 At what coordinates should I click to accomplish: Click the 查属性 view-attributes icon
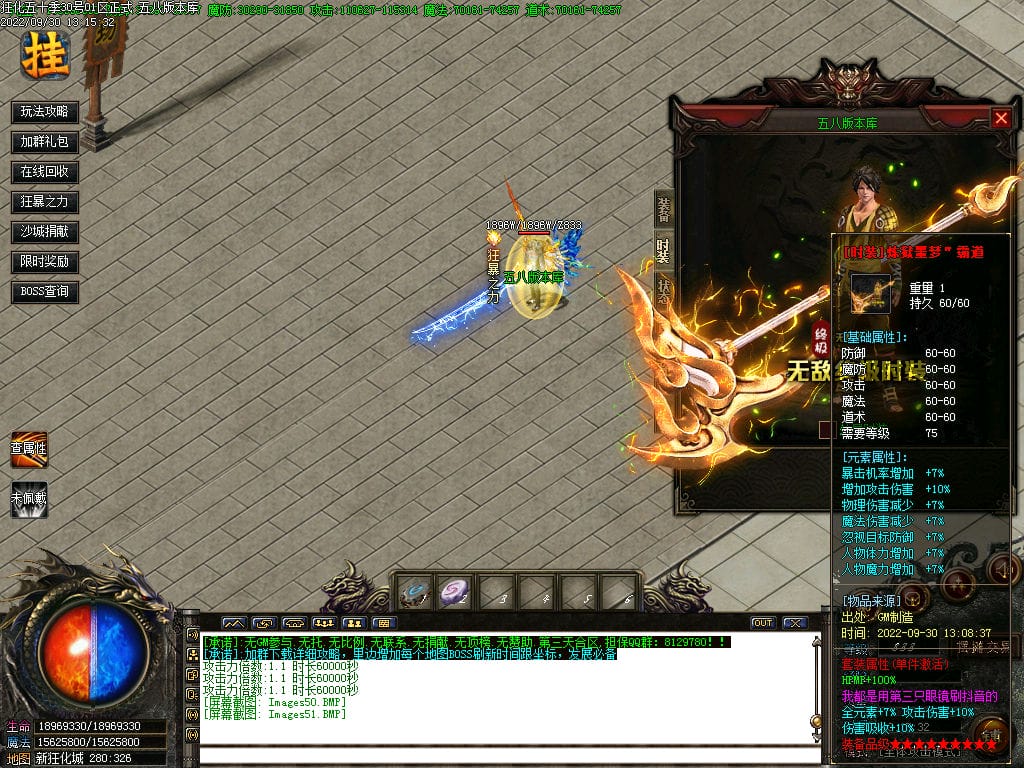29,448
